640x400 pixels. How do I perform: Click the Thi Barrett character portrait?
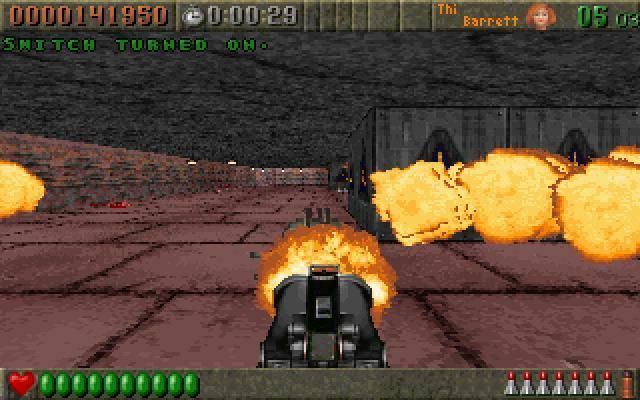541,16
